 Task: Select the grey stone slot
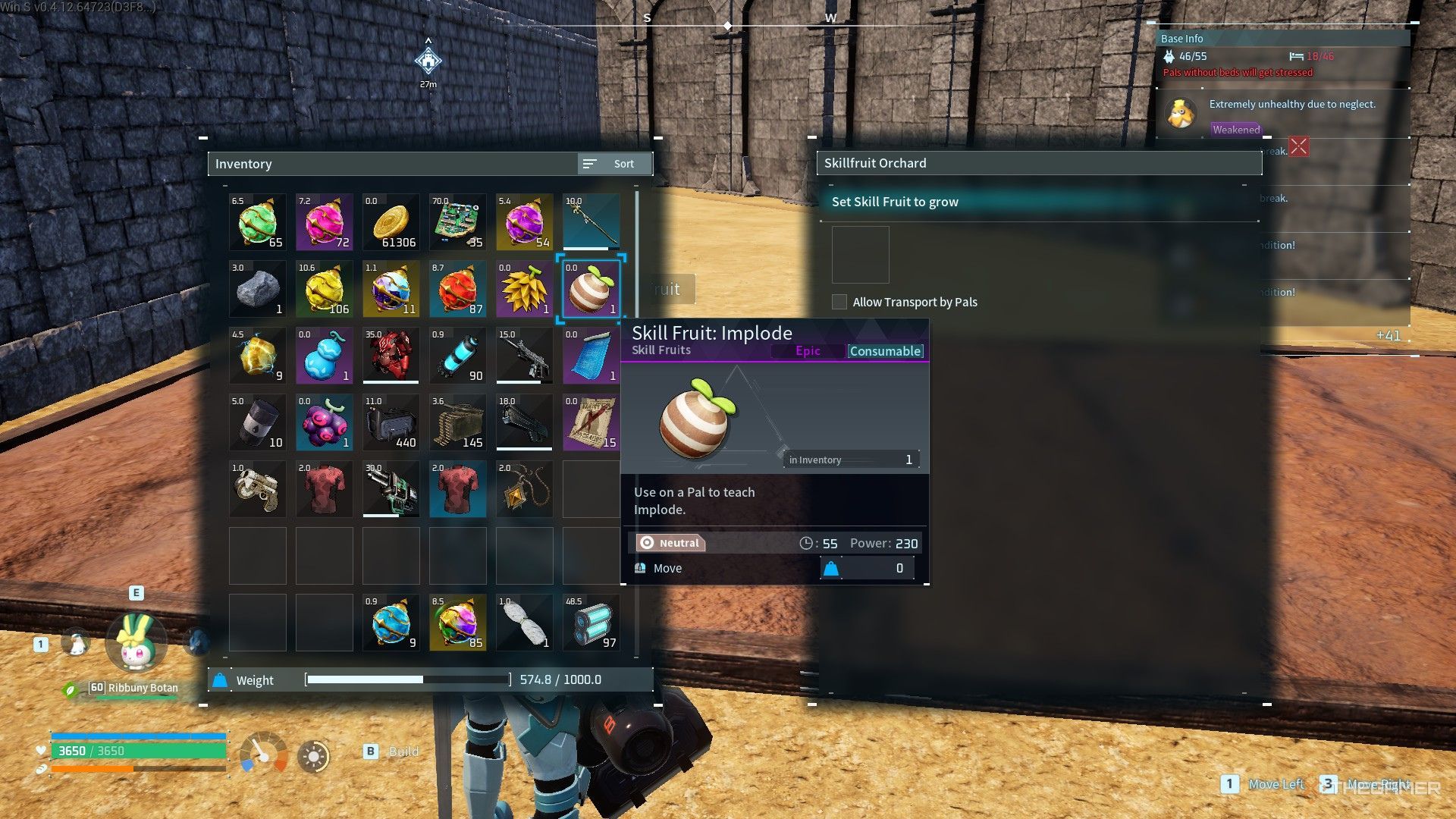coord(257,289)
